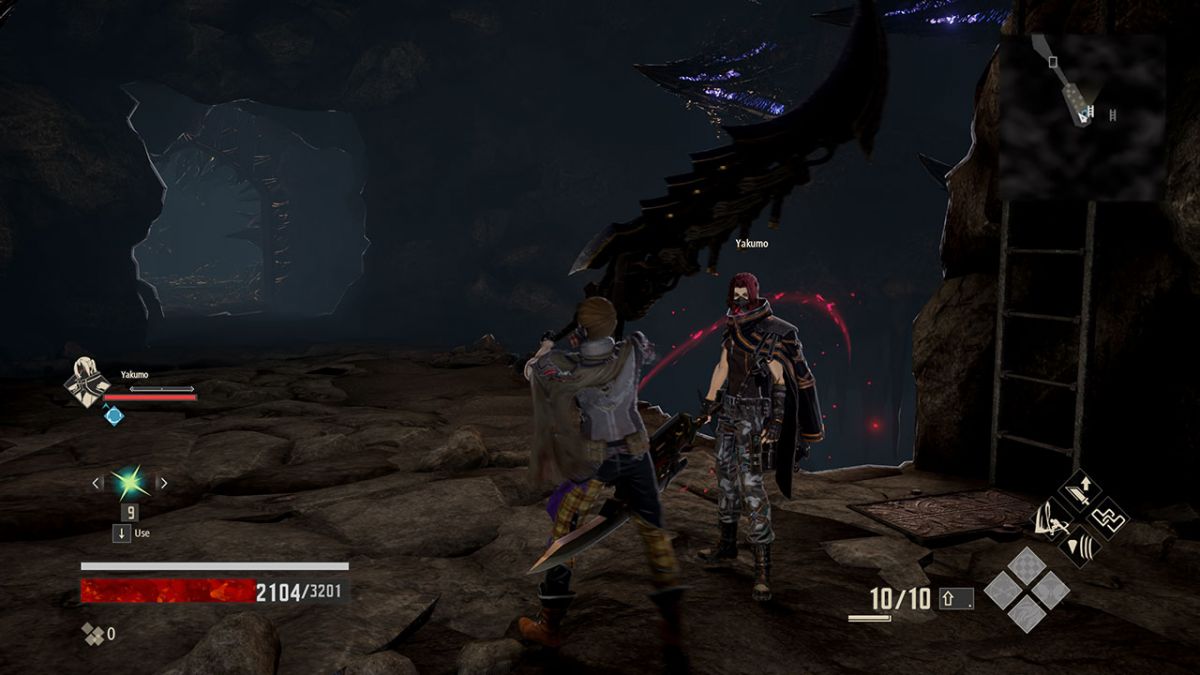1200x675 pixels.
Task: Click the haze diamond cluster icon
Action: point(94,633)
